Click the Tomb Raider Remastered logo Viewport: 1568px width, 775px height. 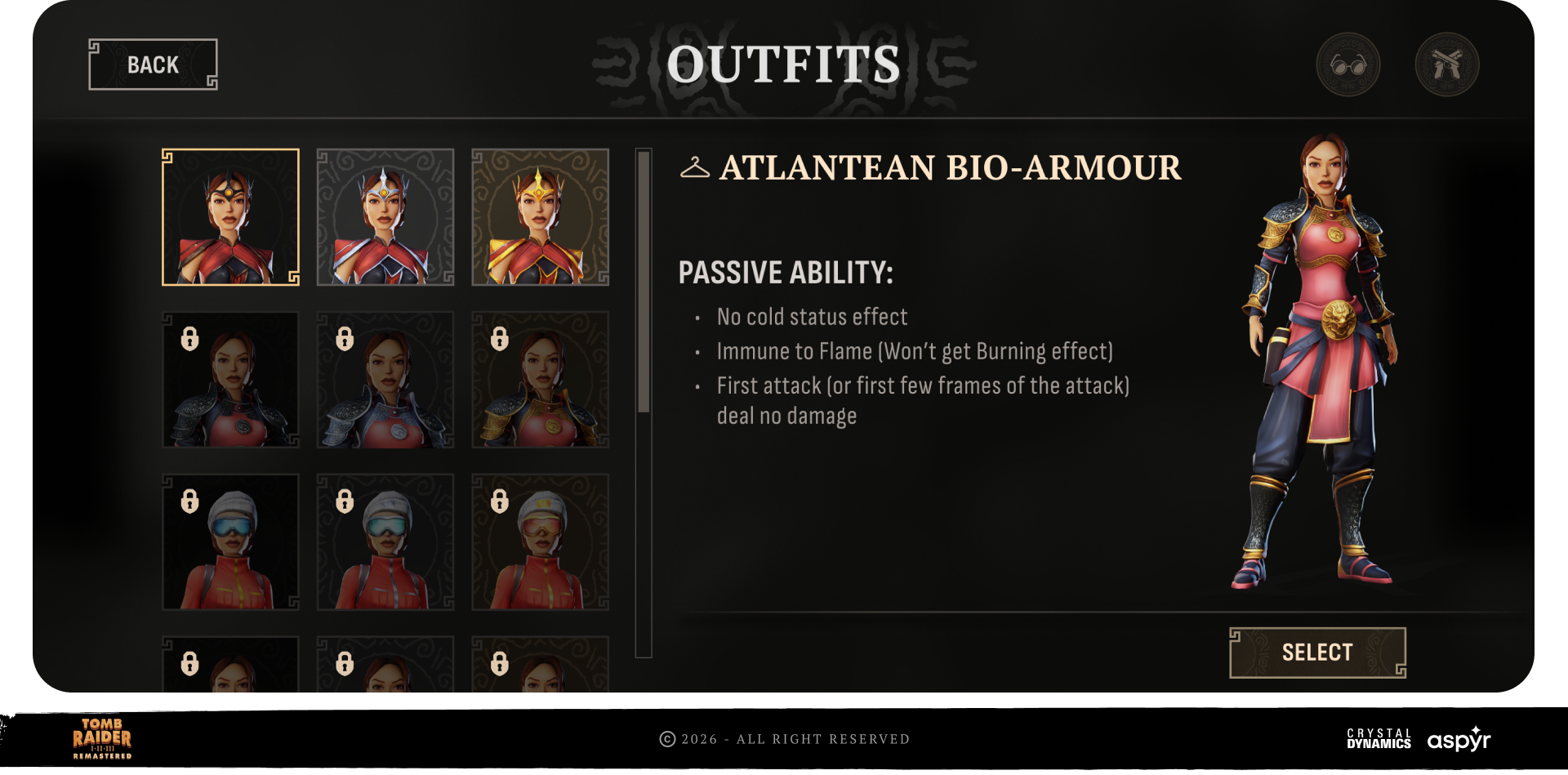click(102, 738)
